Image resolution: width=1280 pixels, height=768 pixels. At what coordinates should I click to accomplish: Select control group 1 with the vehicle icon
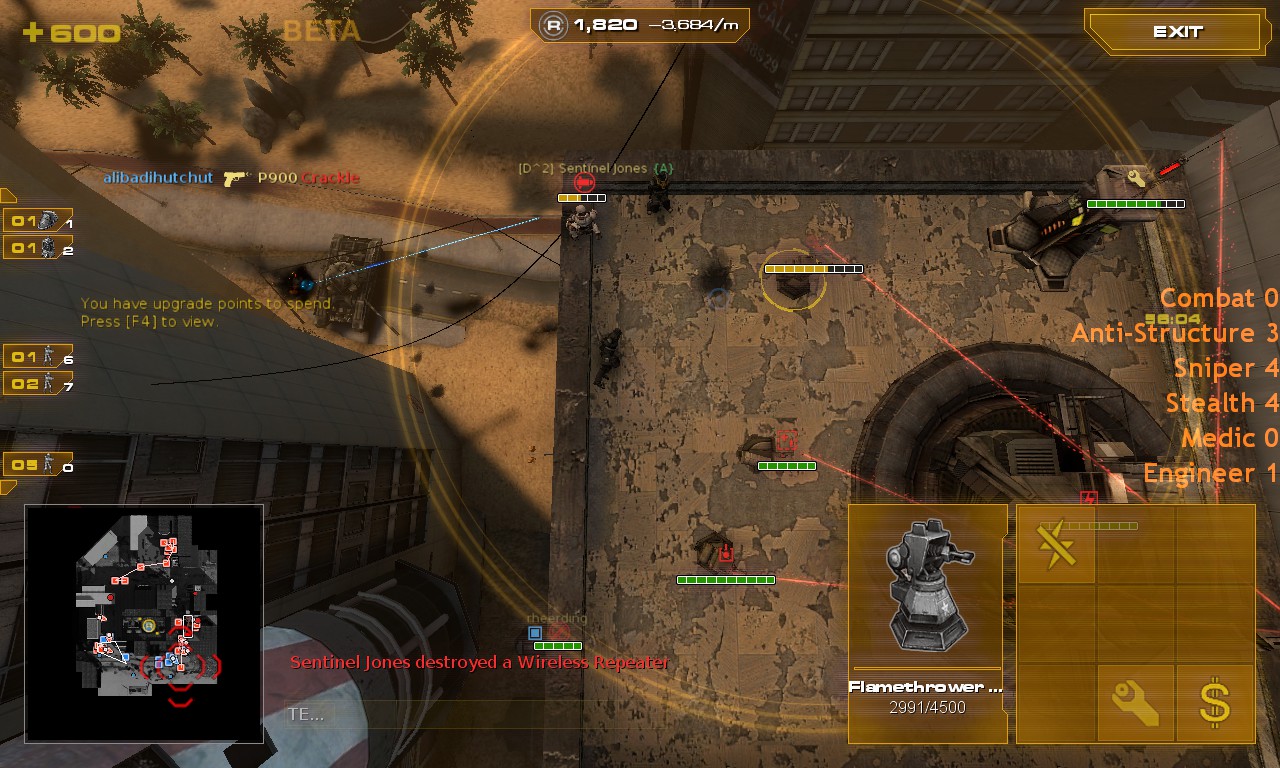(38, 221)
